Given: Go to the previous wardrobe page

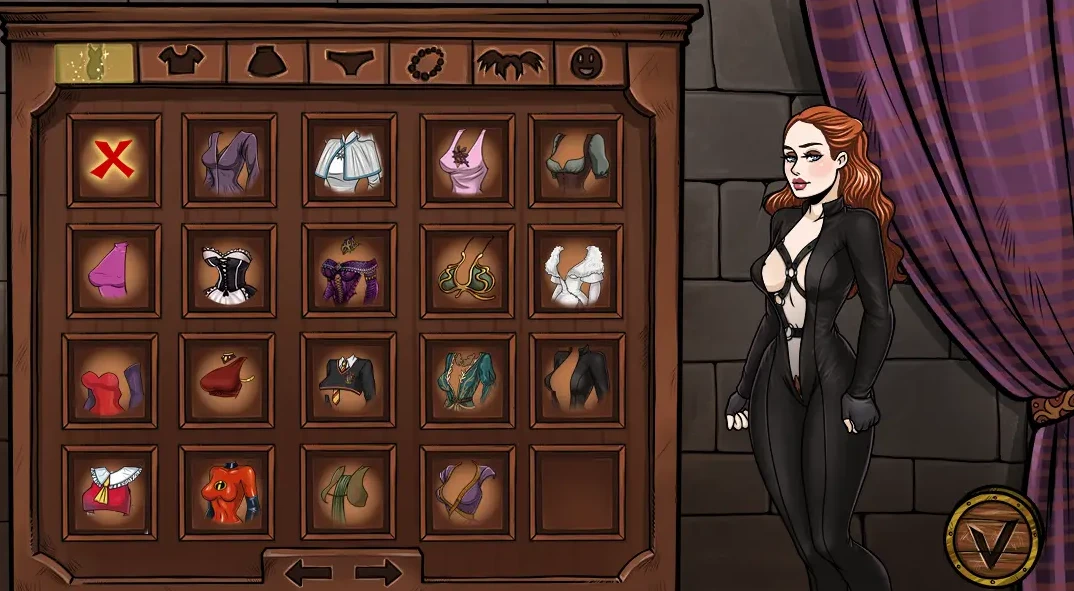Looking at the screenshot, I should [308, 572].
